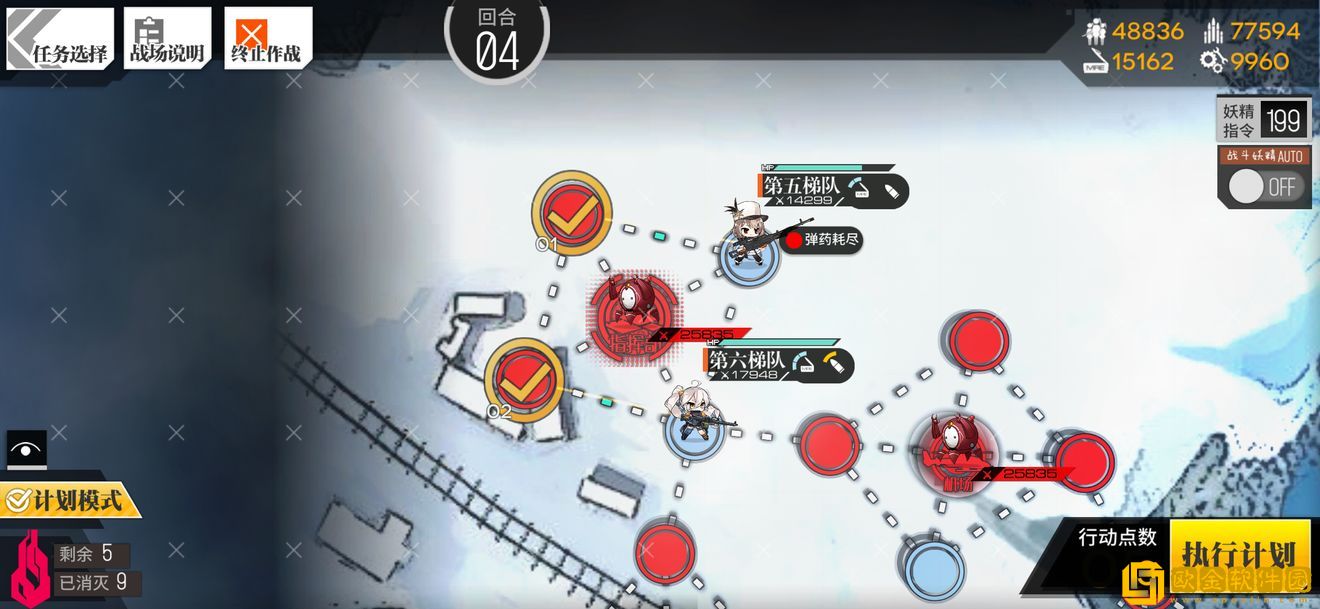Viewport: 1320px width, 609px height.
Task: Open the 妖精指令 fairy command panel
Action: pyautogui.click(x=1263, y=121)
